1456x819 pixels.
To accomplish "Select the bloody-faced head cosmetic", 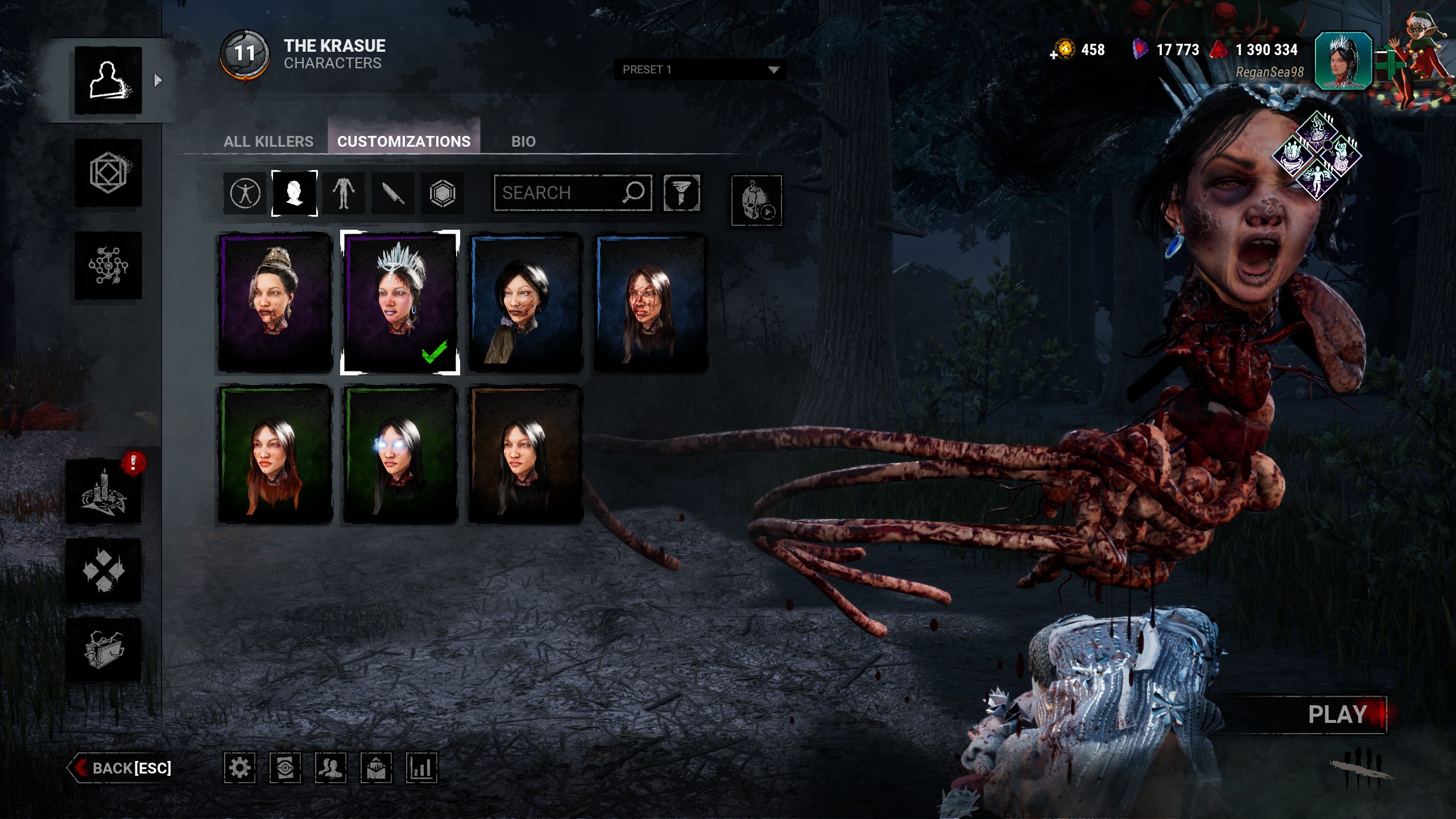I will coord(651,302).
